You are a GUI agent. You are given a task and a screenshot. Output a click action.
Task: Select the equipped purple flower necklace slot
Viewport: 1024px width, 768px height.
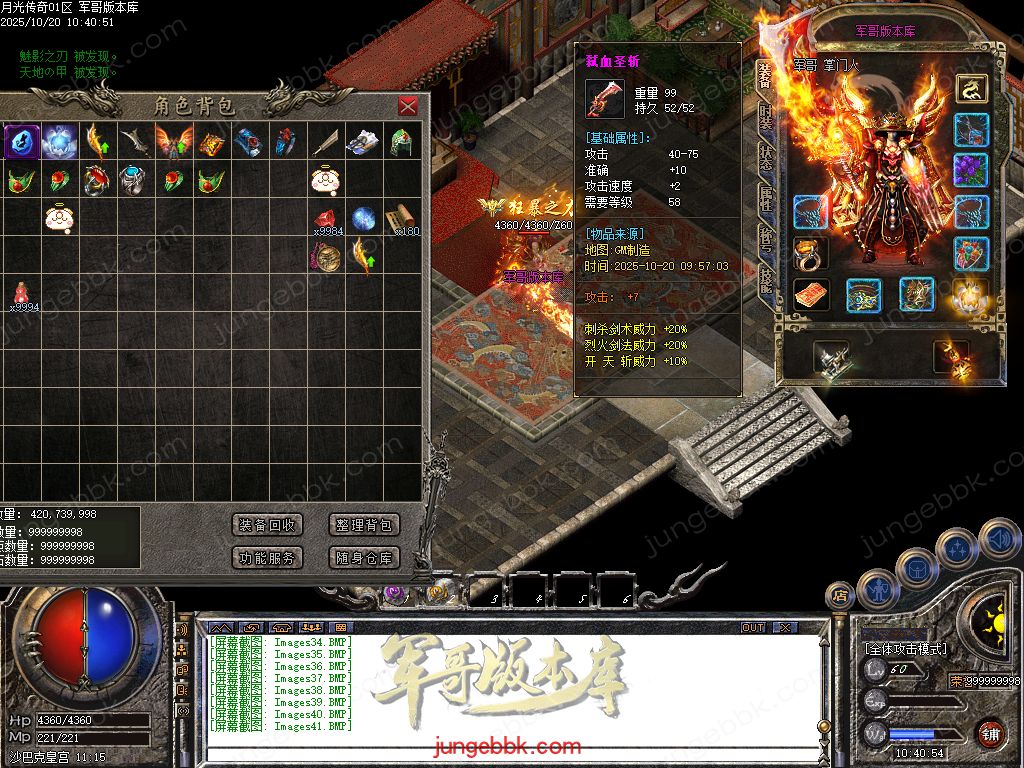(971, 170)
